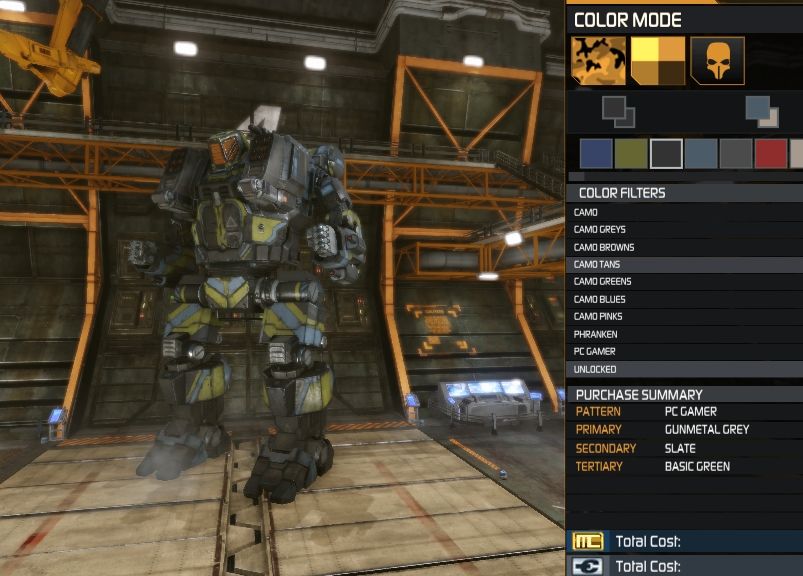Choose the CAMO TANS filter
The width and height of the screenshot is (803, 576).
598,265
